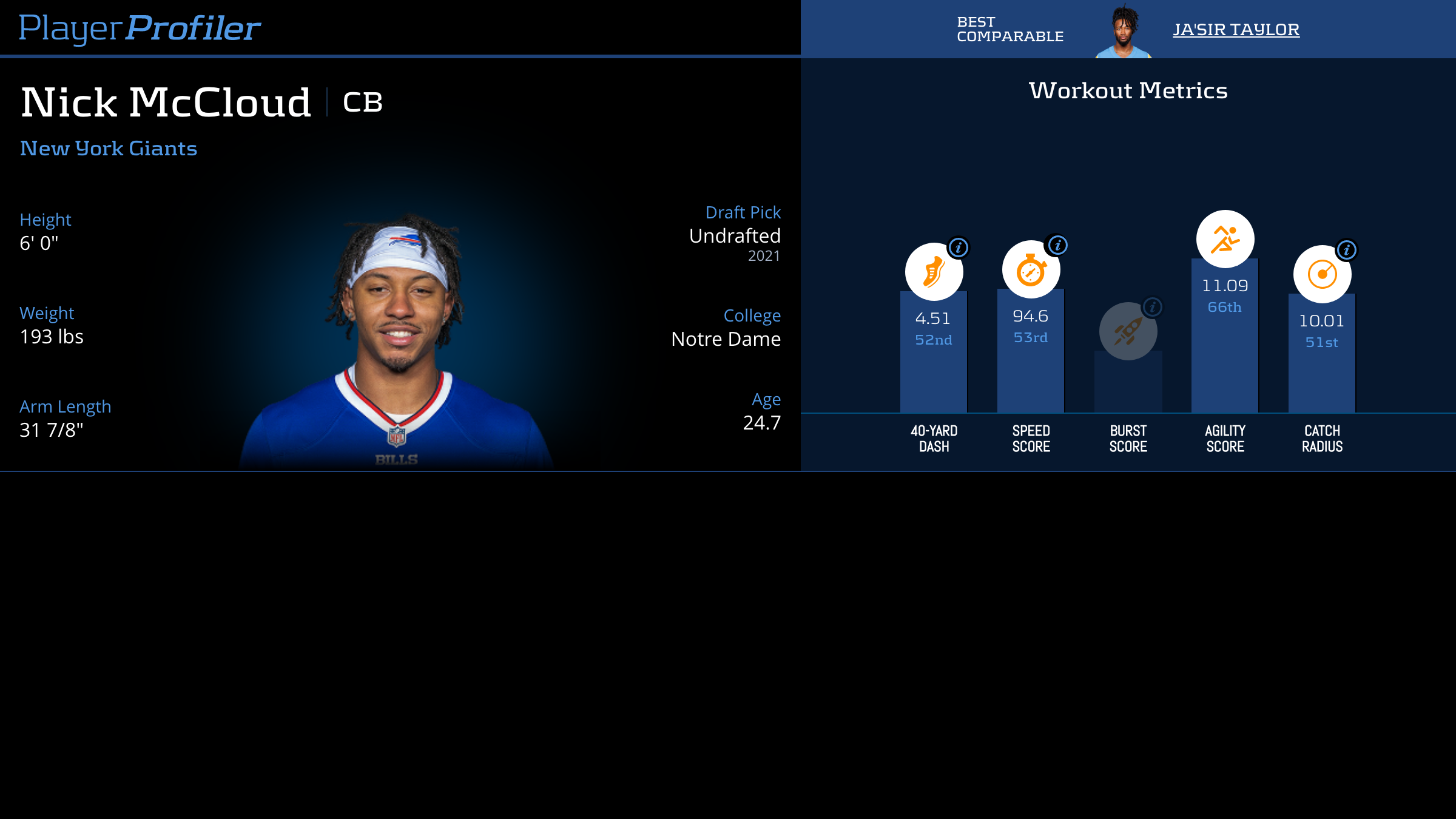Show info for the Speed Score metric
1456x819 pixels.
tap(1058, 245)
